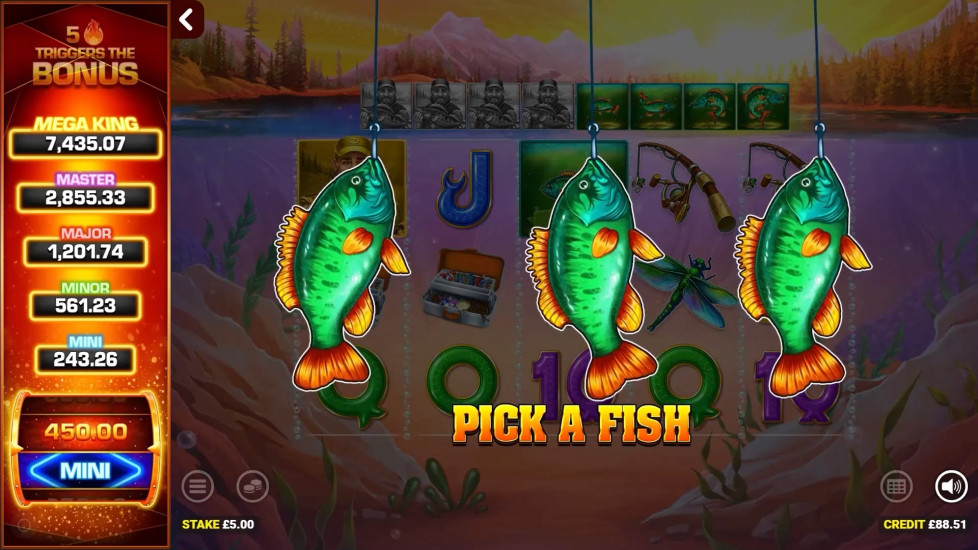This screenshot has height=550, width=978.
Task: Click the back arrow button
Action: point(186,19)
